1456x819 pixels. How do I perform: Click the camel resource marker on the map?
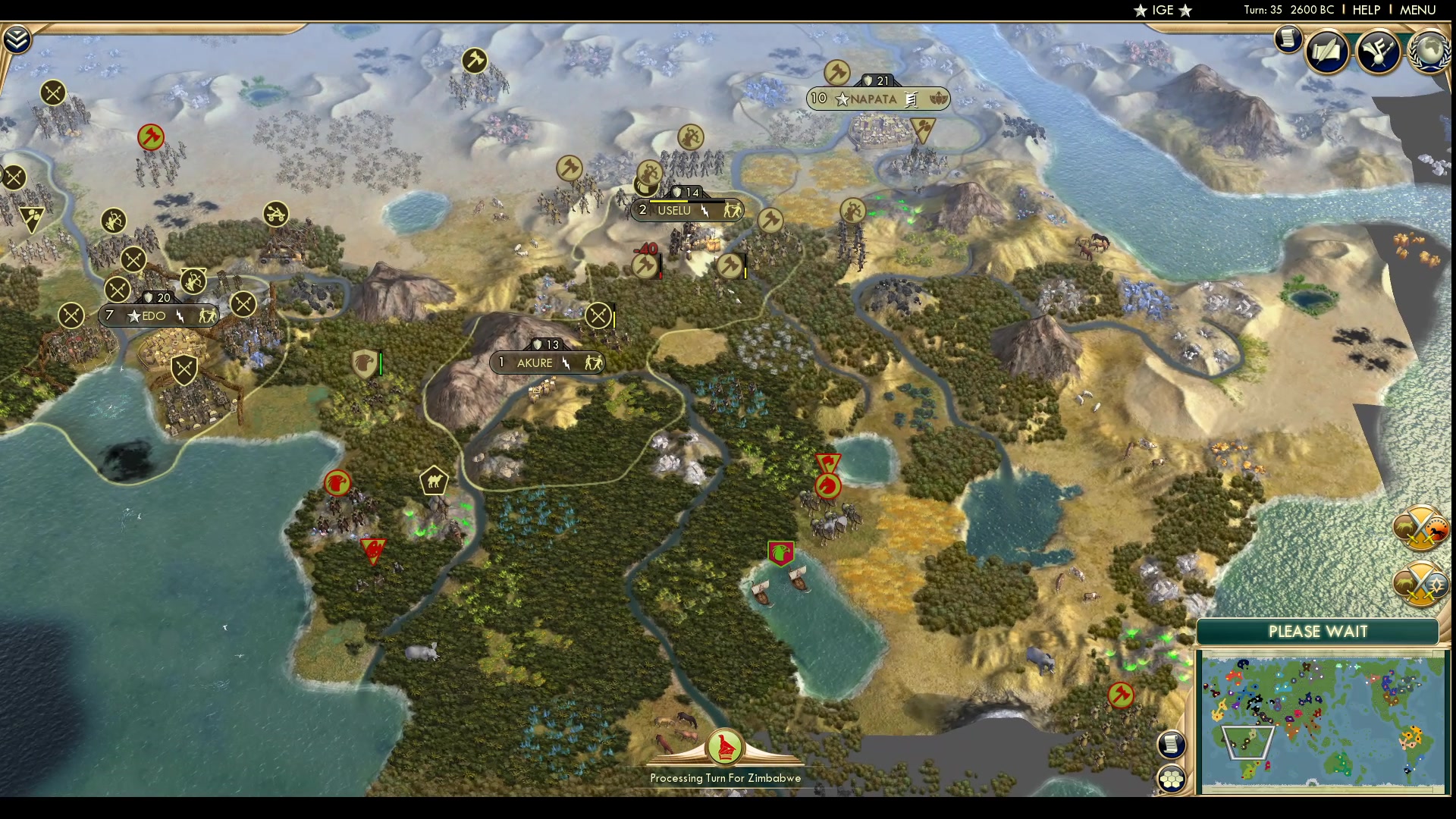435,480
